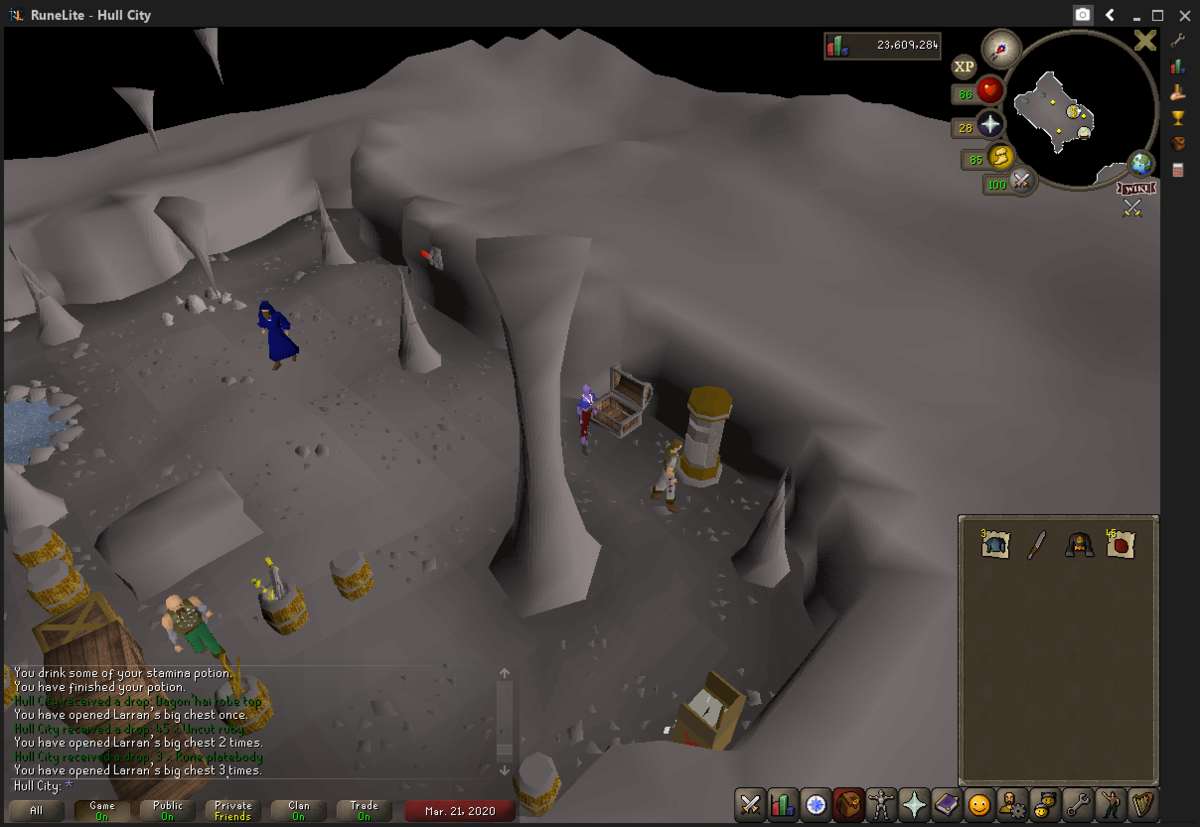Viewport: 1200px width, 827px height.
Task: Choose the noted uncut rubies stack
Action: pos(1120,544)
